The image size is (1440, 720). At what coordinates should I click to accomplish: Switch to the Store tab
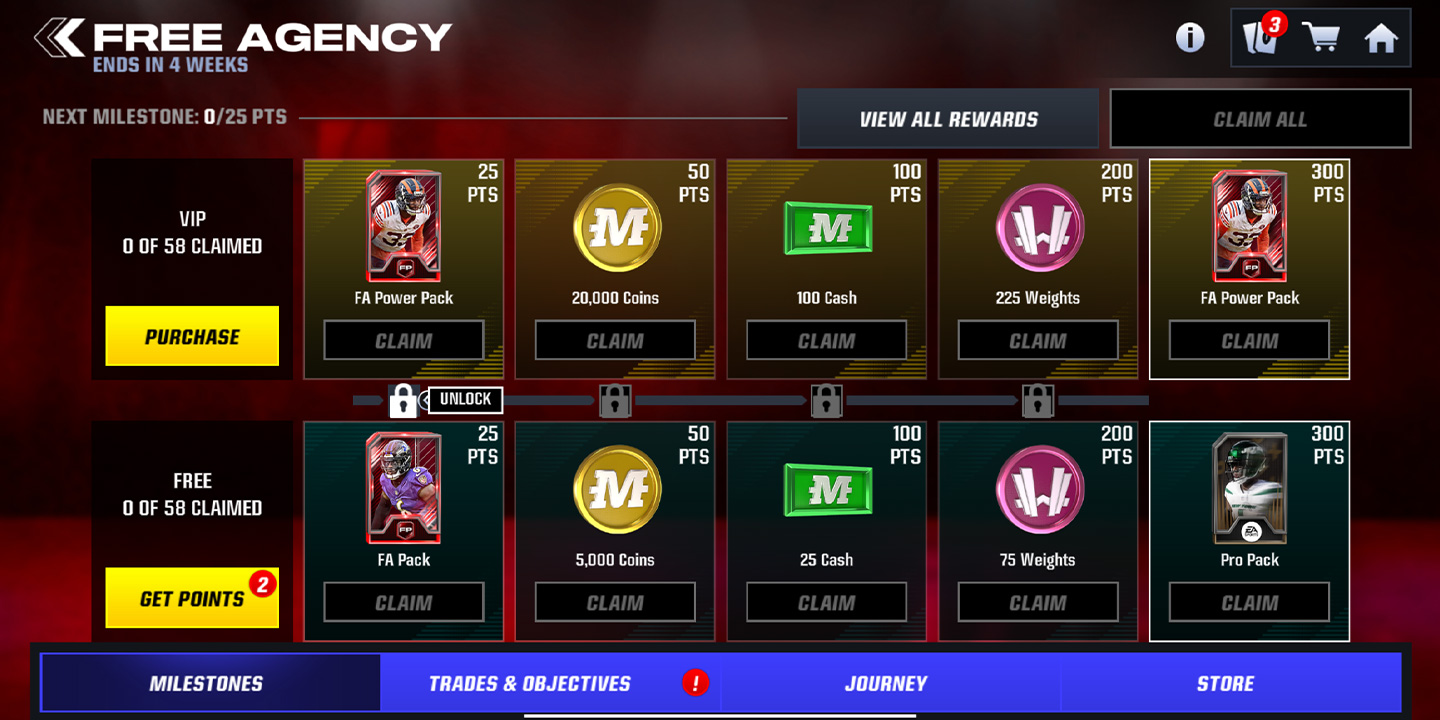click(1225, 683)
